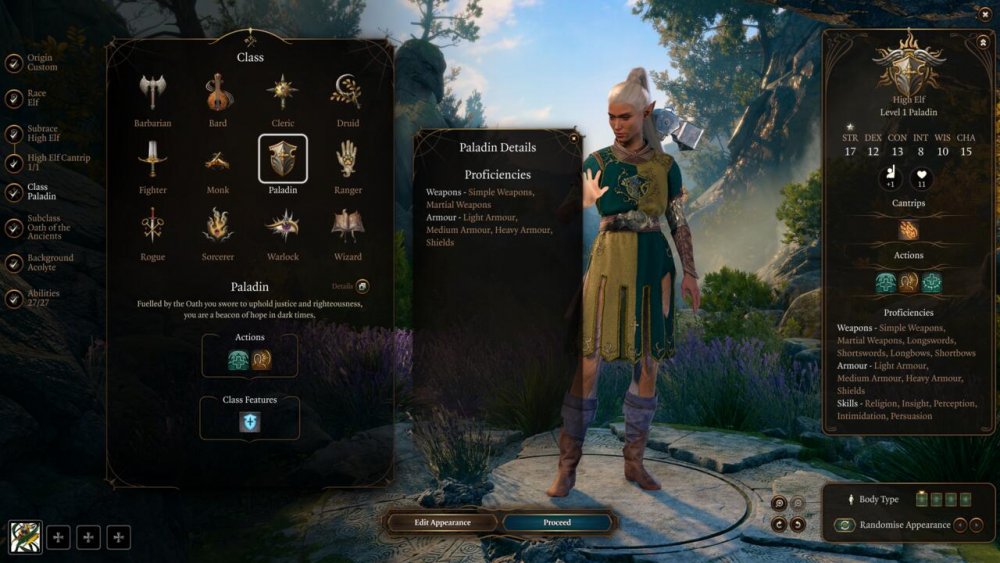The width and height of the screenshot is (1000, 563).
Task: Select the Barbarian class
Action: [x=152, y=93]
